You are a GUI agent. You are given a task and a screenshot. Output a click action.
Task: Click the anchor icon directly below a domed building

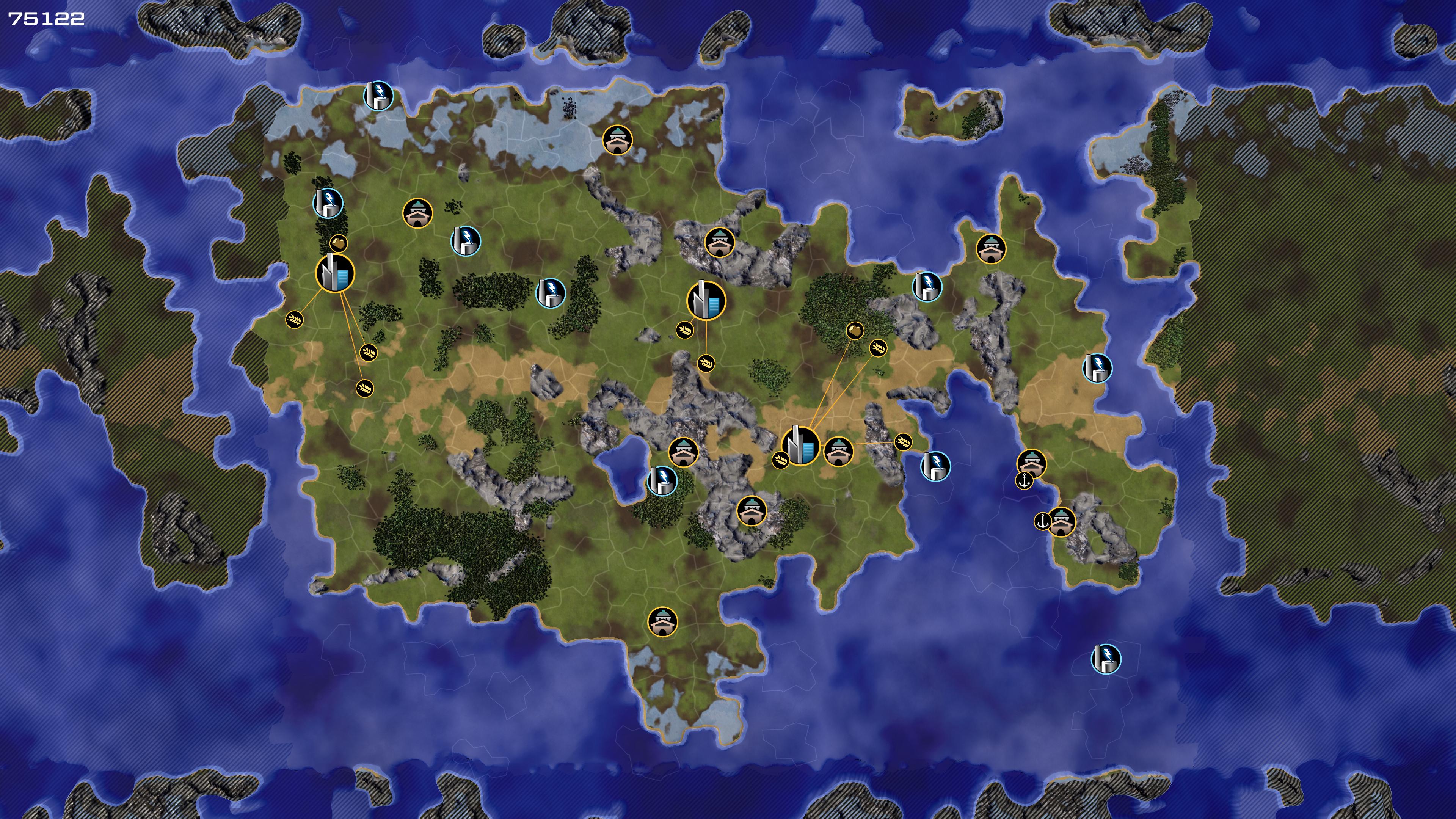1024,481
